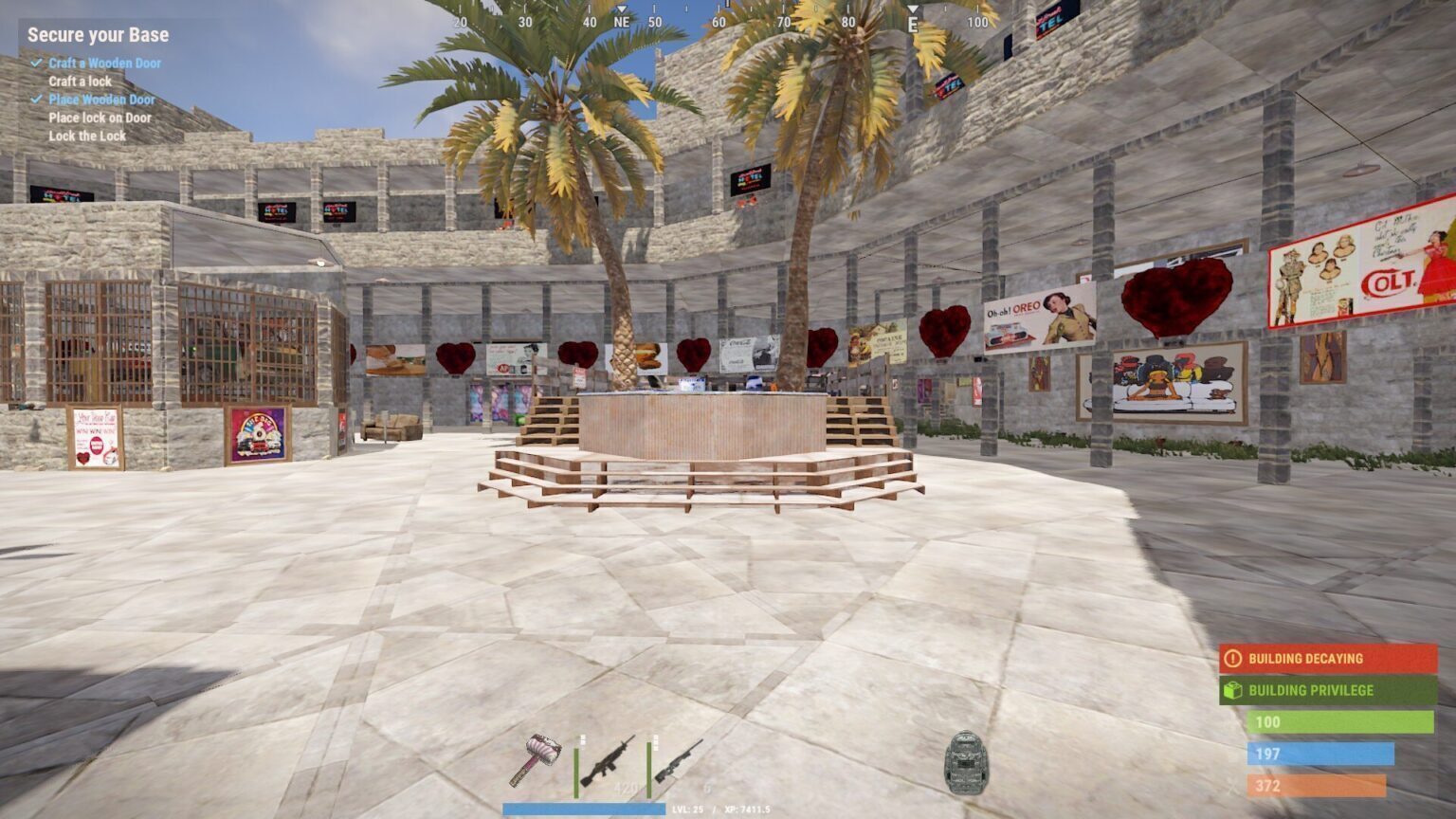This screenshot has height=819, width=1456.
Task: Click the "Secure your Base" mission title
Action: coord(98,35)
